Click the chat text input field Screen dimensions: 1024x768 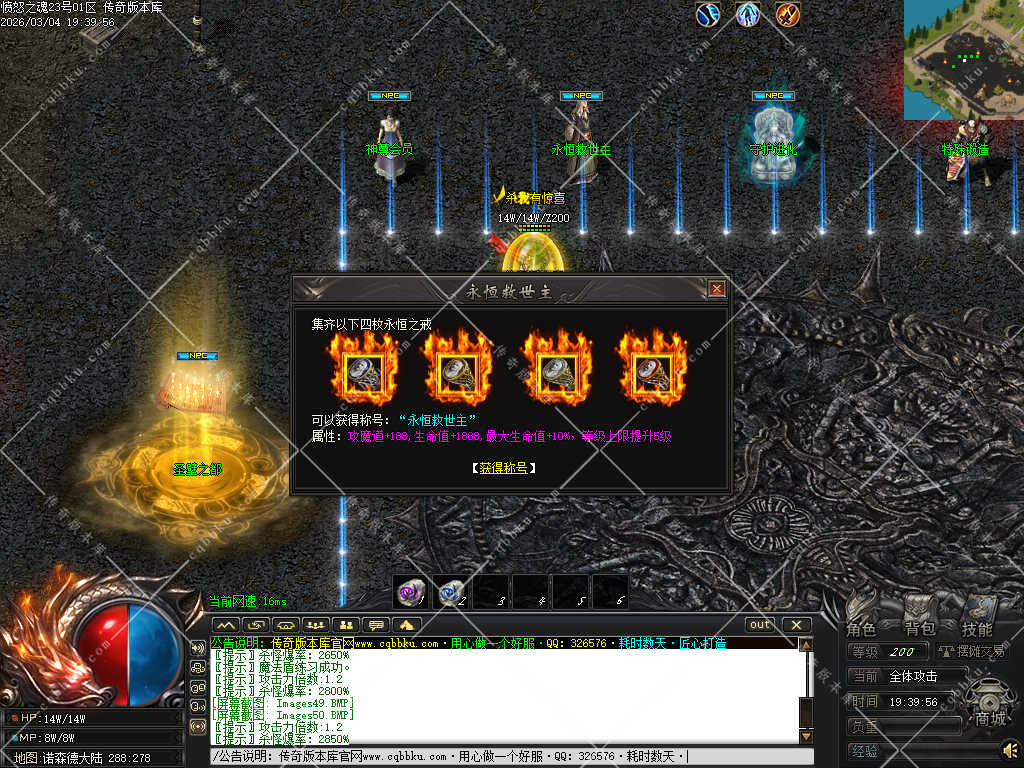point(500,757)
